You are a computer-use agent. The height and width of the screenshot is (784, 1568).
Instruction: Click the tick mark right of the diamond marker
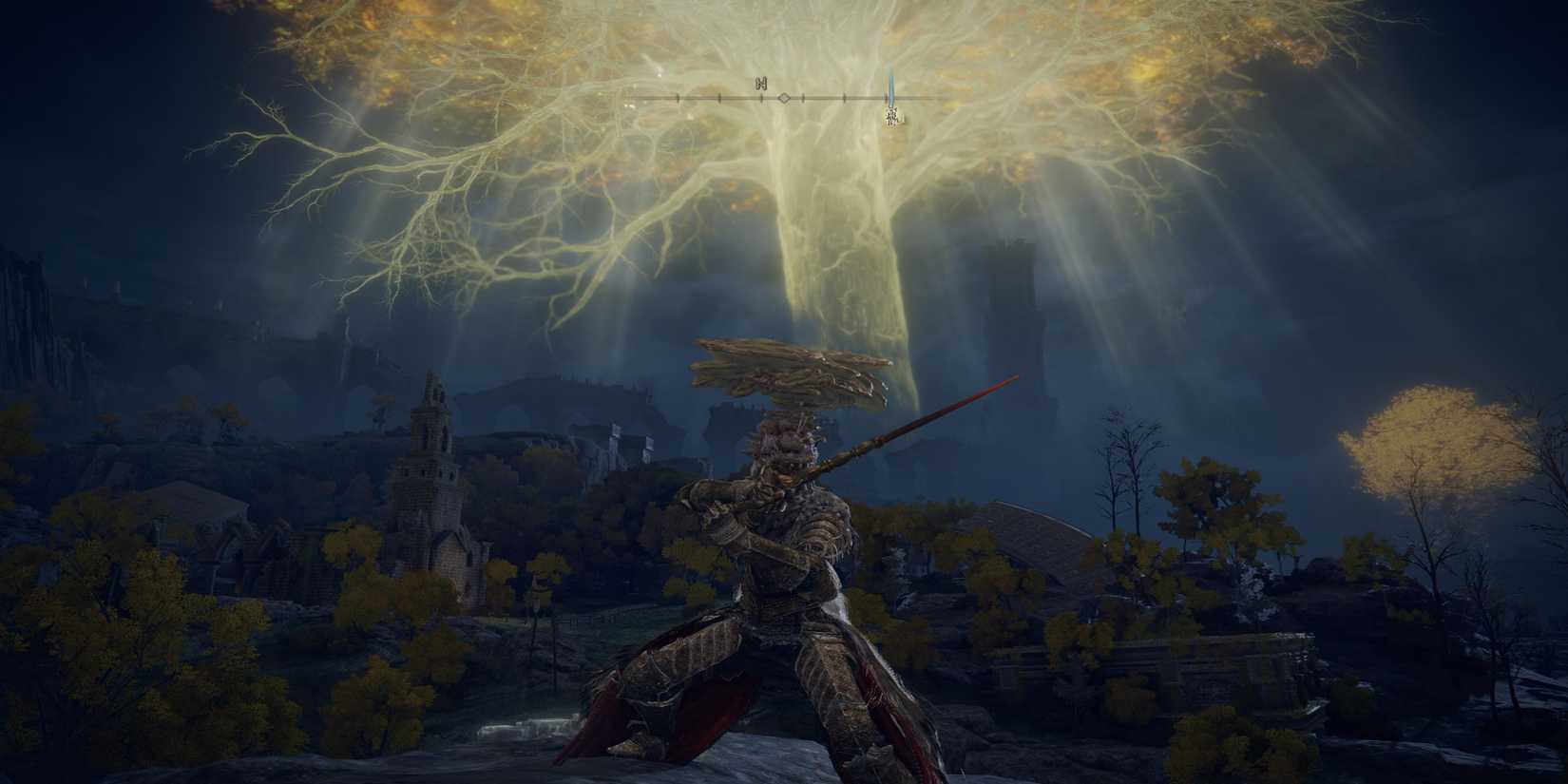coord(803,98)
